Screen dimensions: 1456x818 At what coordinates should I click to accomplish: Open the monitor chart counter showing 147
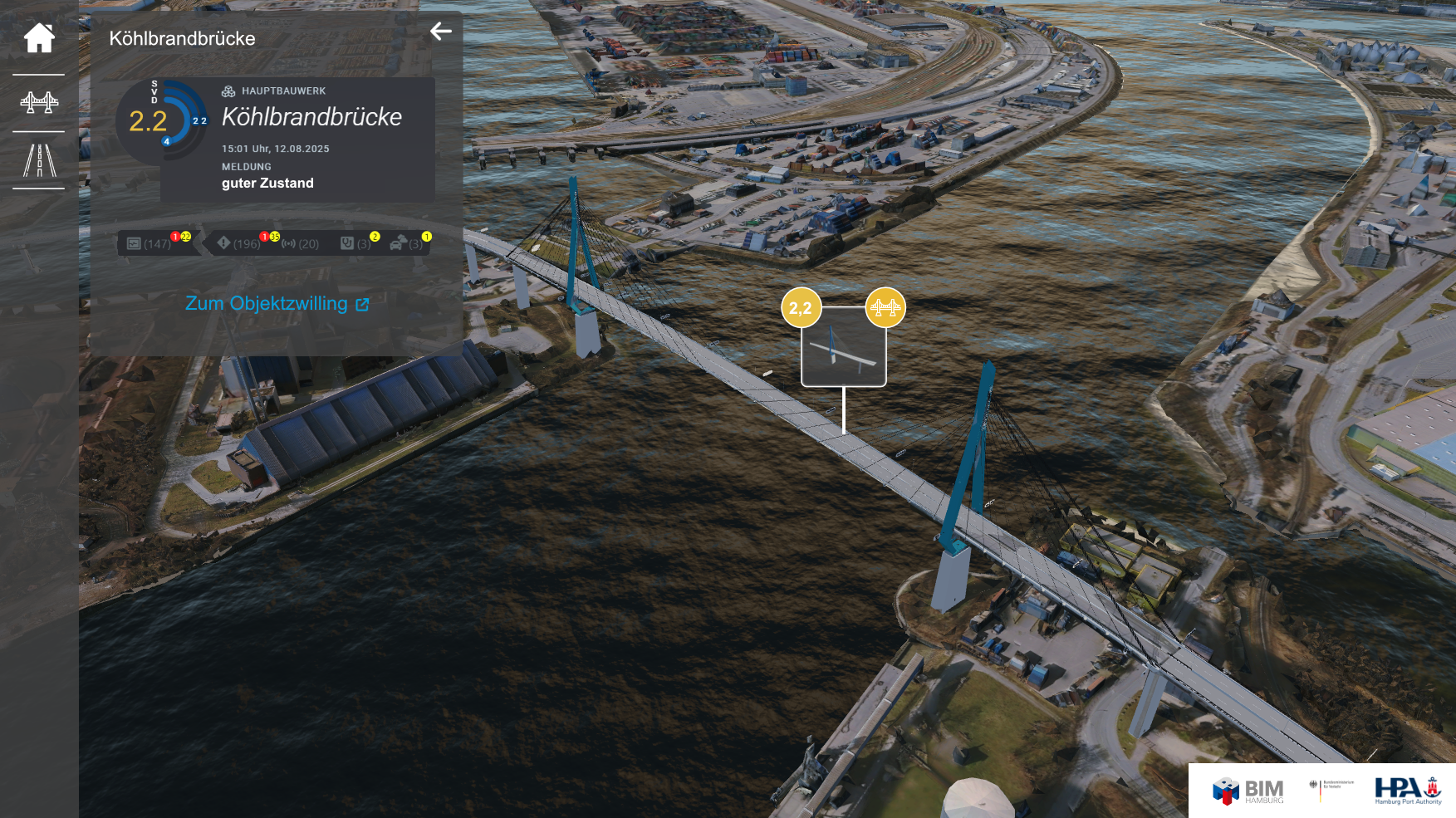150,243
